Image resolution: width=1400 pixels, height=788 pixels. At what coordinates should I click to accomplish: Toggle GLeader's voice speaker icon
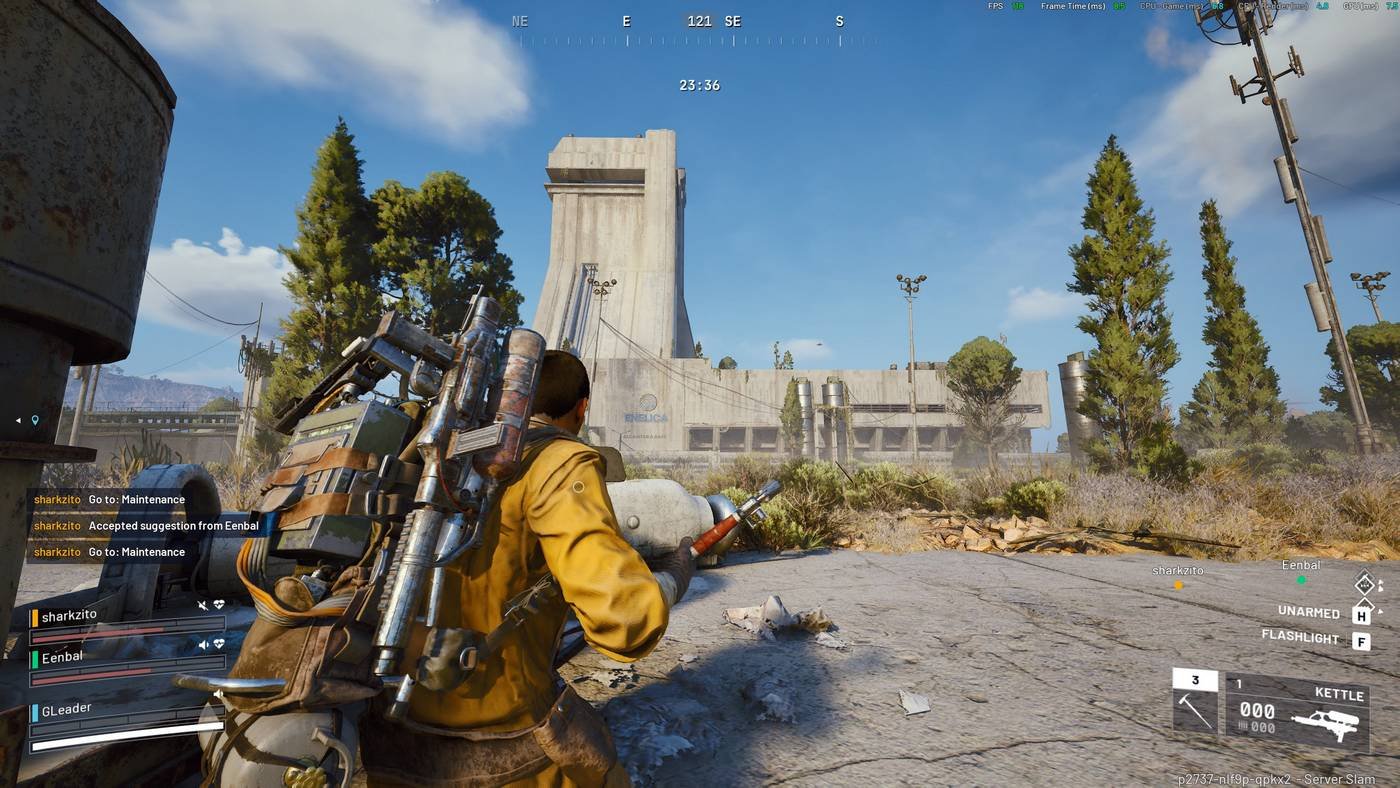coord(217,694)
